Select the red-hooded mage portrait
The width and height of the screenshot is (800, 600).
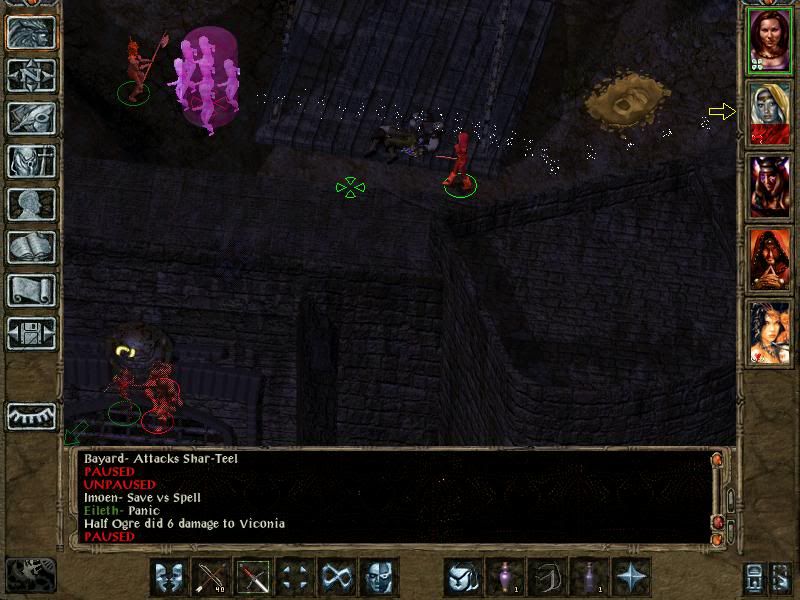(769, 260)
